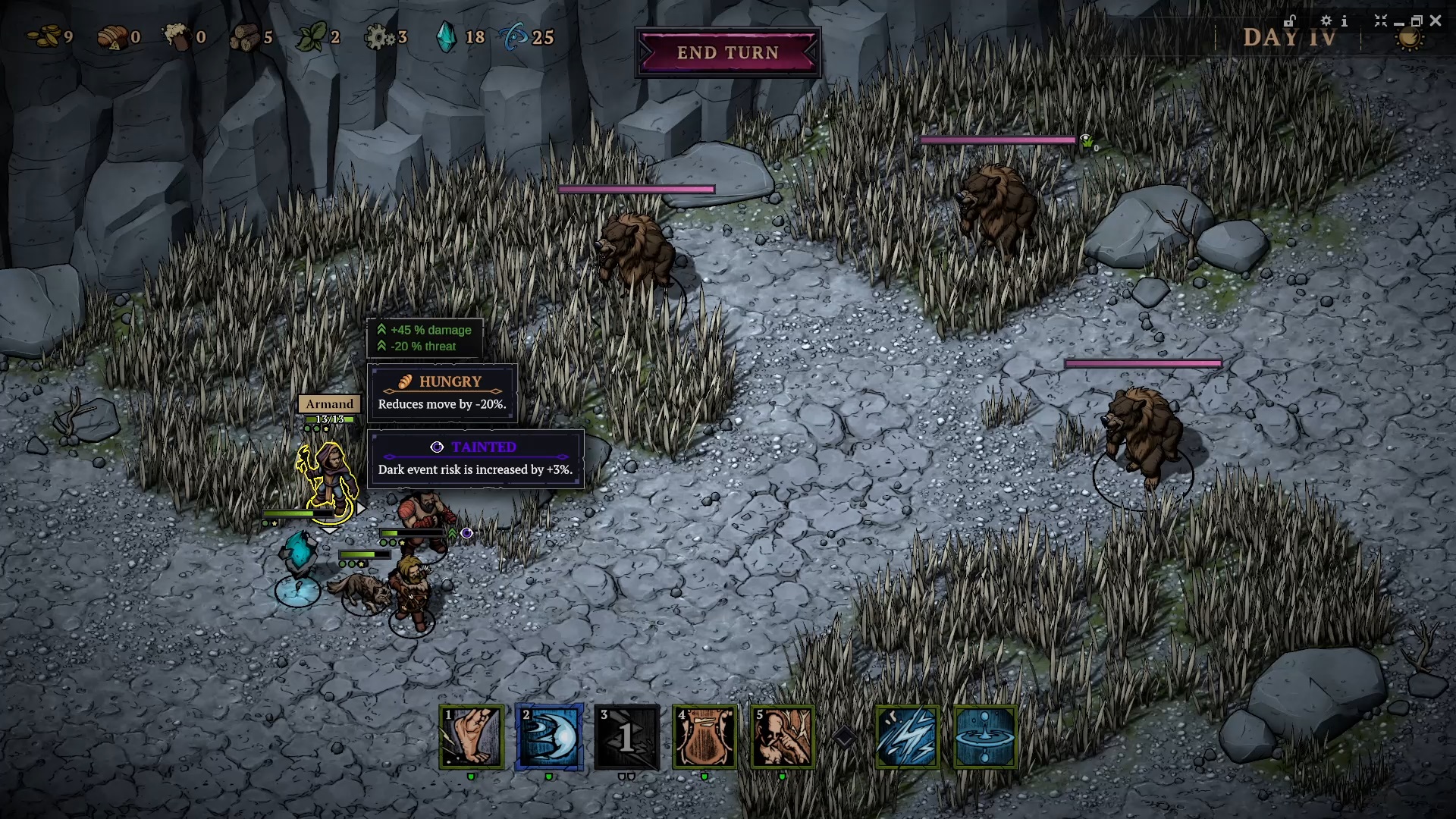
Task: Cast the water droplet ripple spell
Action: click(984, 737)
